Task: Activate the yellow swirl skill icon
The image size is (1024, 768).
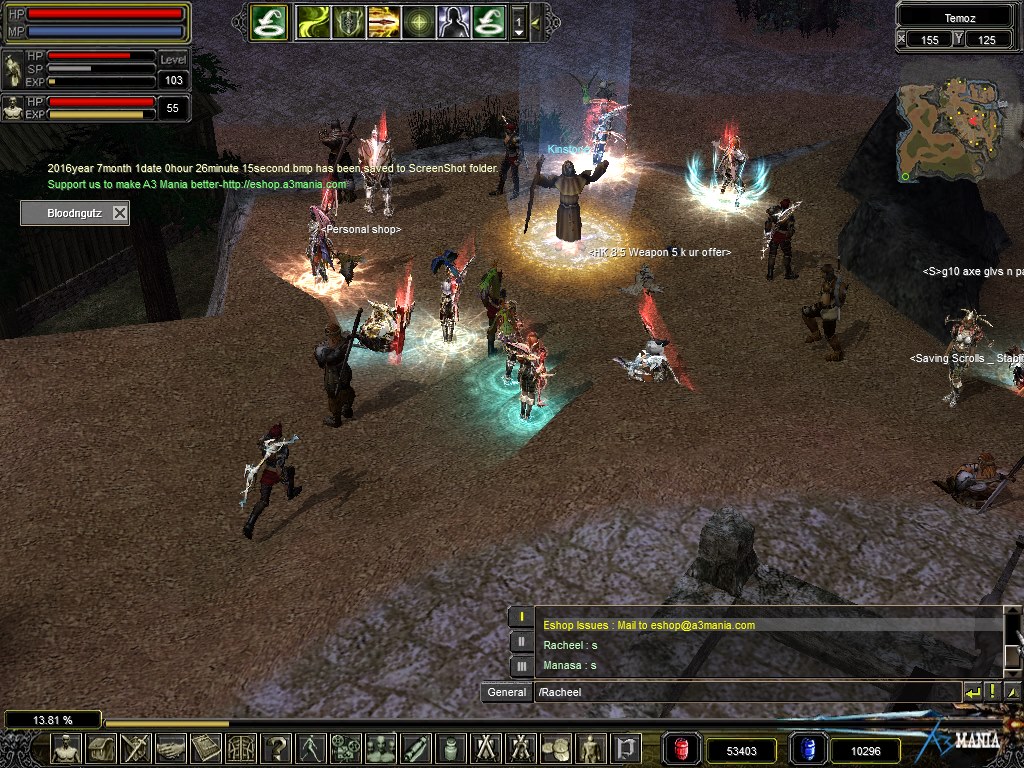Action: pos(312,22)
